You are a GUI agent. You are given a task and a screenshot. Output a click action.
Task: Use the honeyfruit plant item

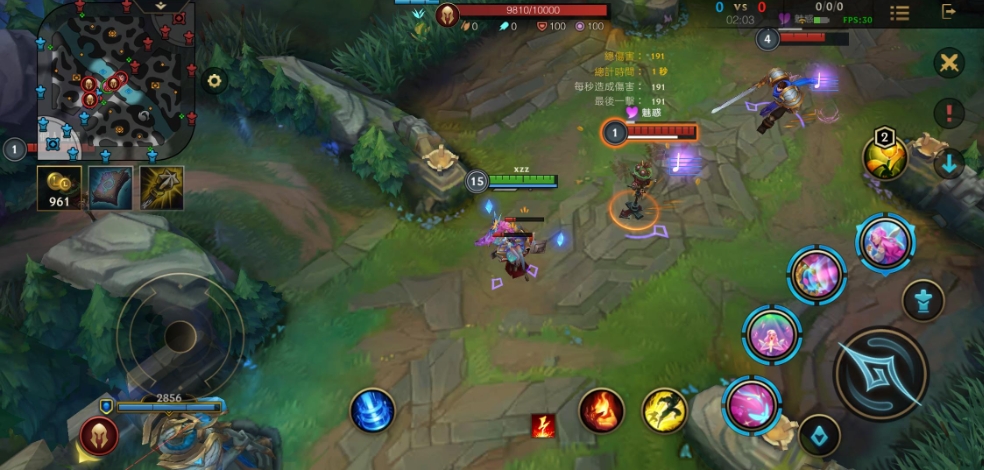885,156
